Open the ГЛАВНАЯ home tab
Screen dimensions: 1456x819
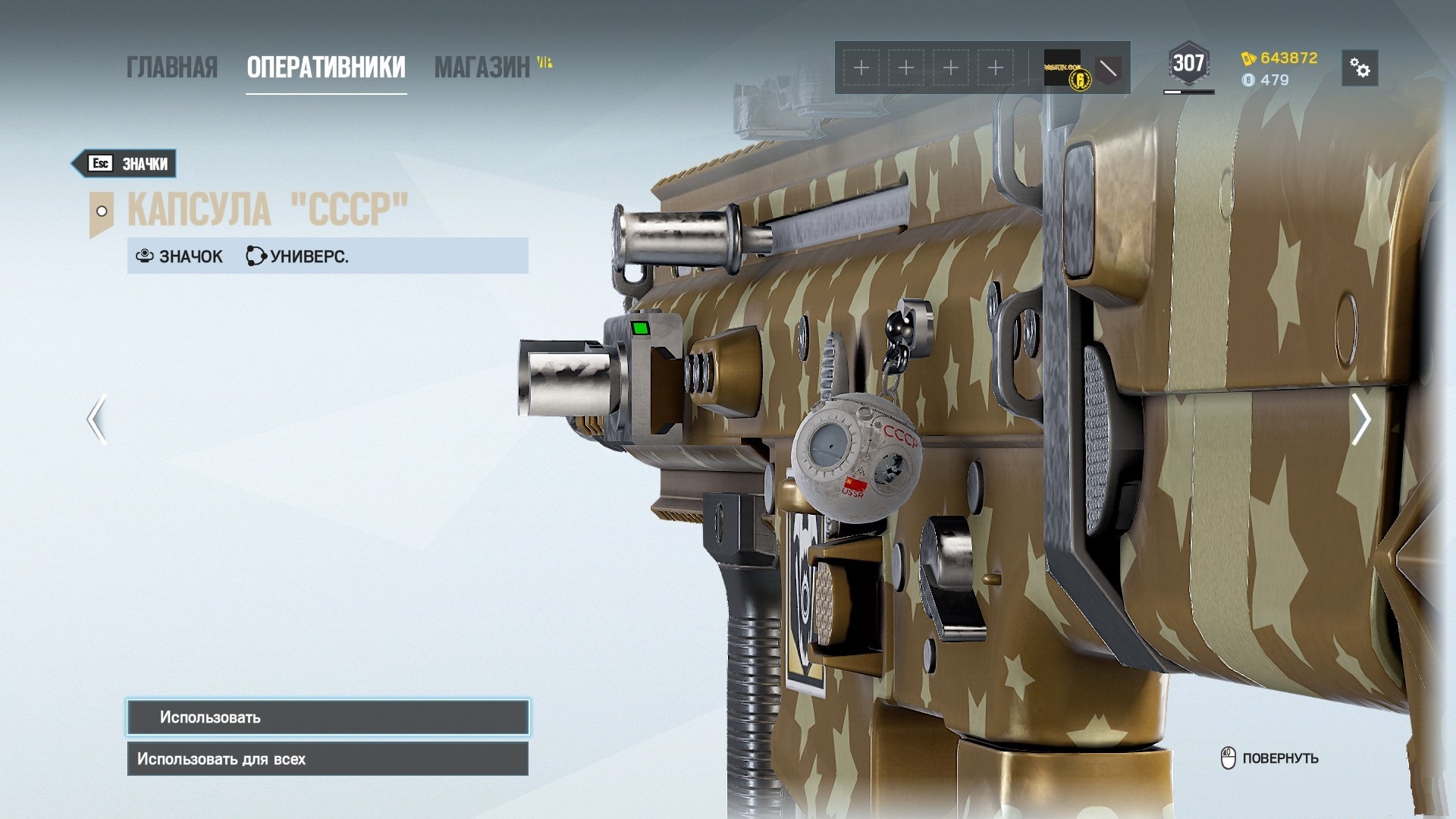(171, 67)
